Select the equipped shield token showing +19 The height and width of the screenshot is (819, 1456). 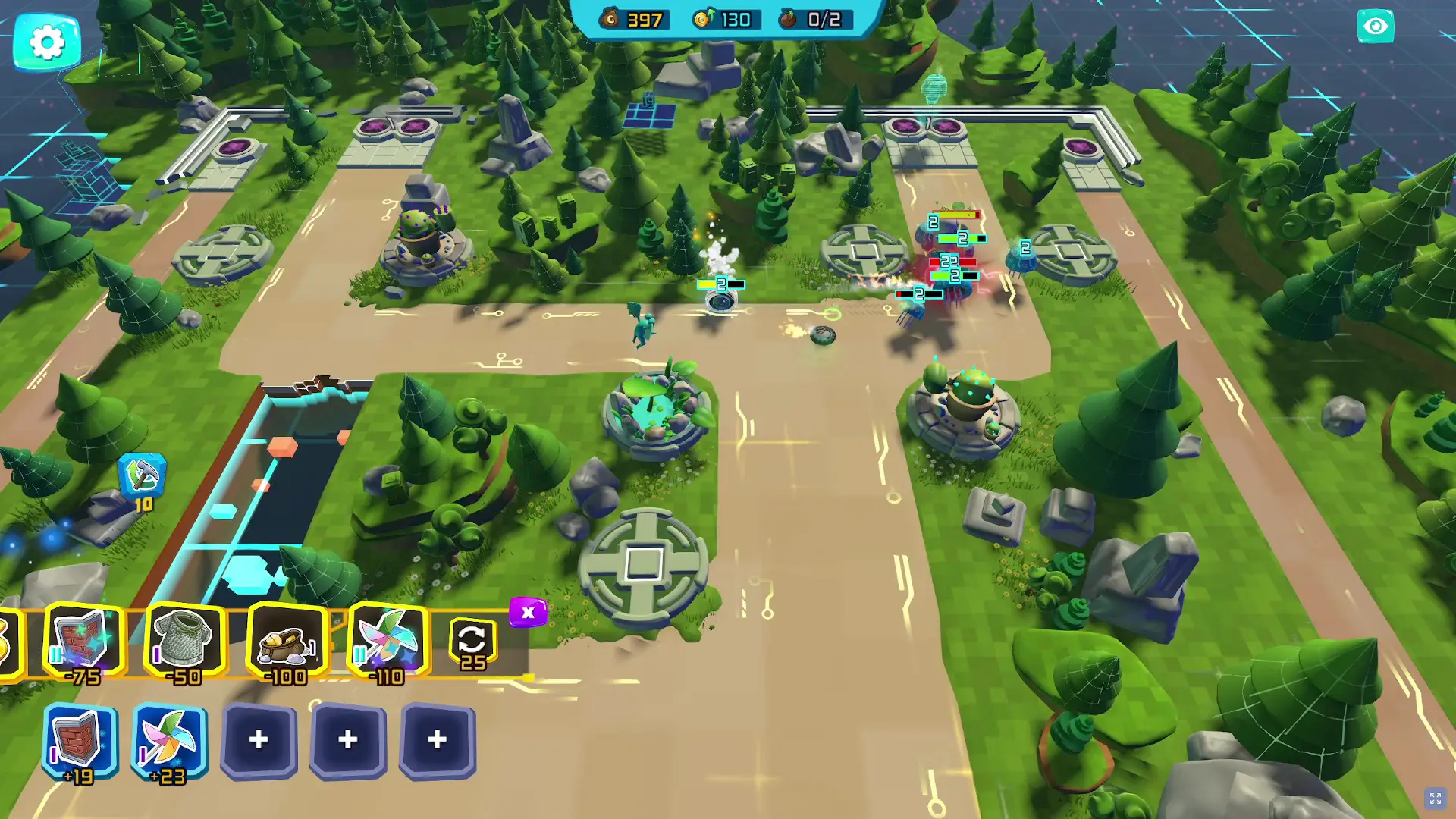point(80,739)
